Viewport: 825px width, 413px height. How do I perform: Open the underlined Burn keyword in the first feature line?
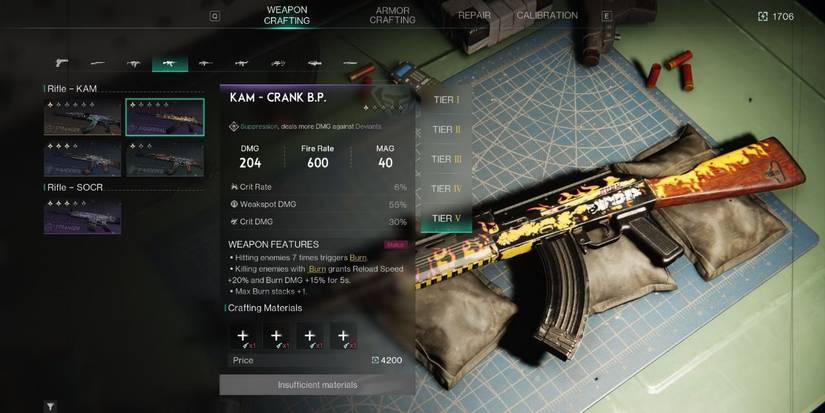pos(357,258)
